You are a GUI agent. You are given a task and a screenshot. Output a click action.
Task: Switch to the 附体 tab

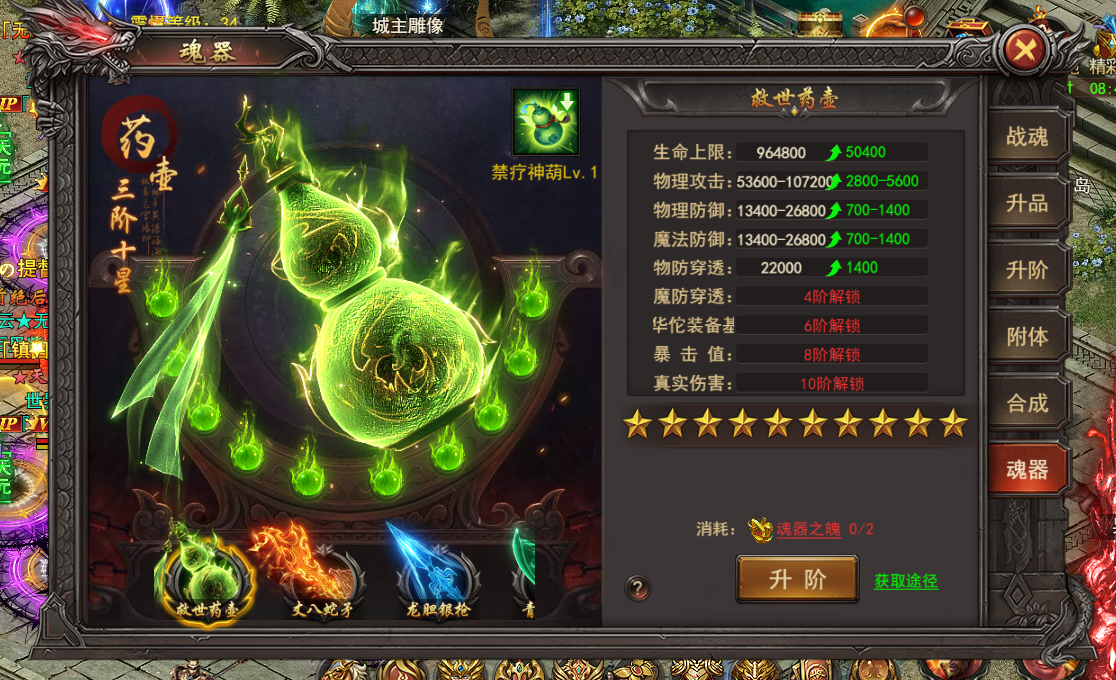1027,337
